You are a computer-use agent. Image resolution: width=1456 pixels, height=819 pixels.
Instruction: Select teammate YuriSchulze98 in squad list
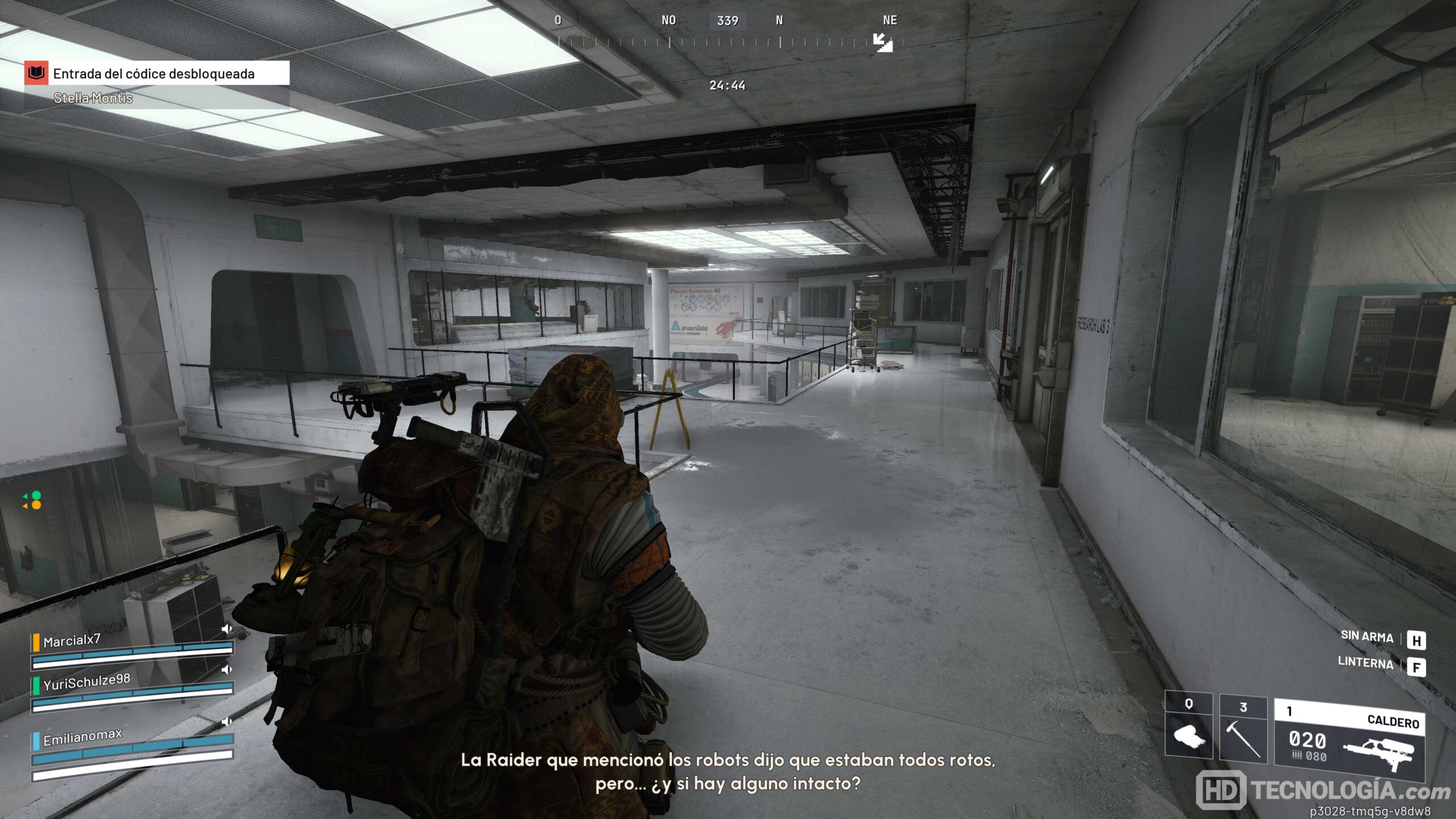pos(86,682)
